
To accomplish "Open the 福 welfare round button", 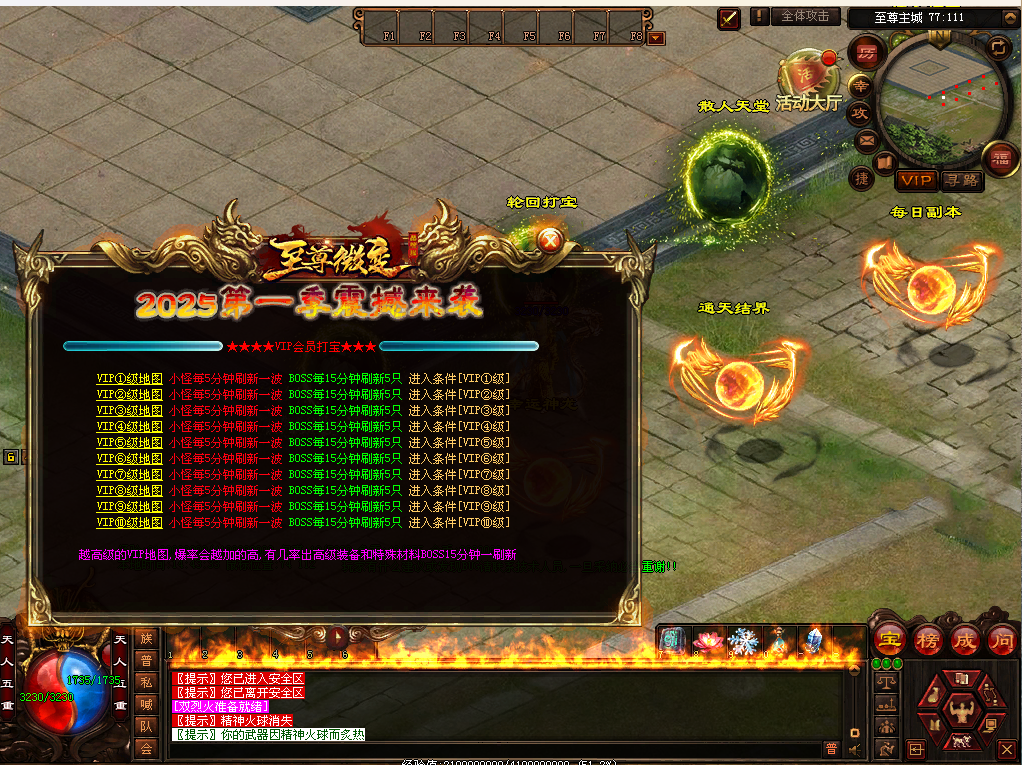I will pos(999,158).
